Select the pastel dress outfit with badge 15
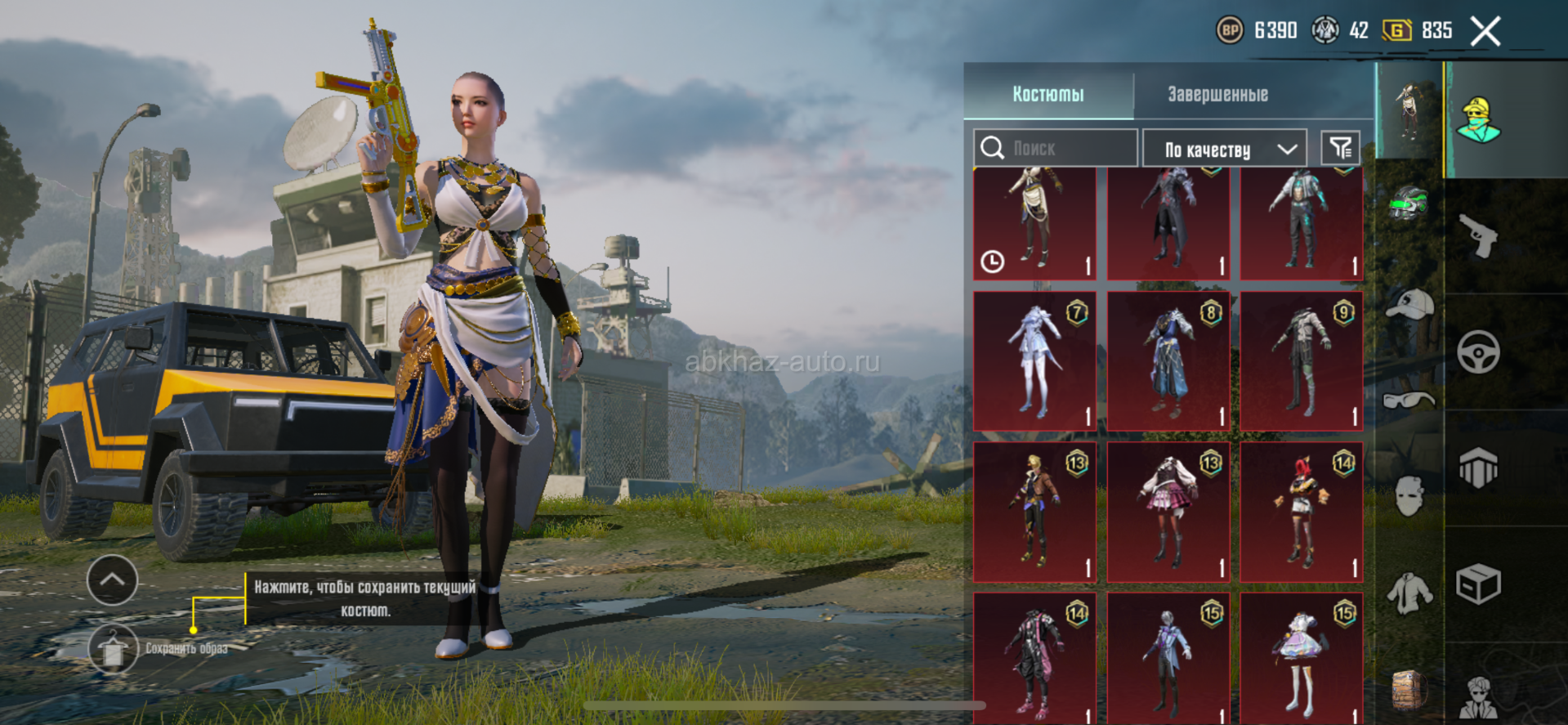This screenshot has height=725, width=1568. [1302, 658]
